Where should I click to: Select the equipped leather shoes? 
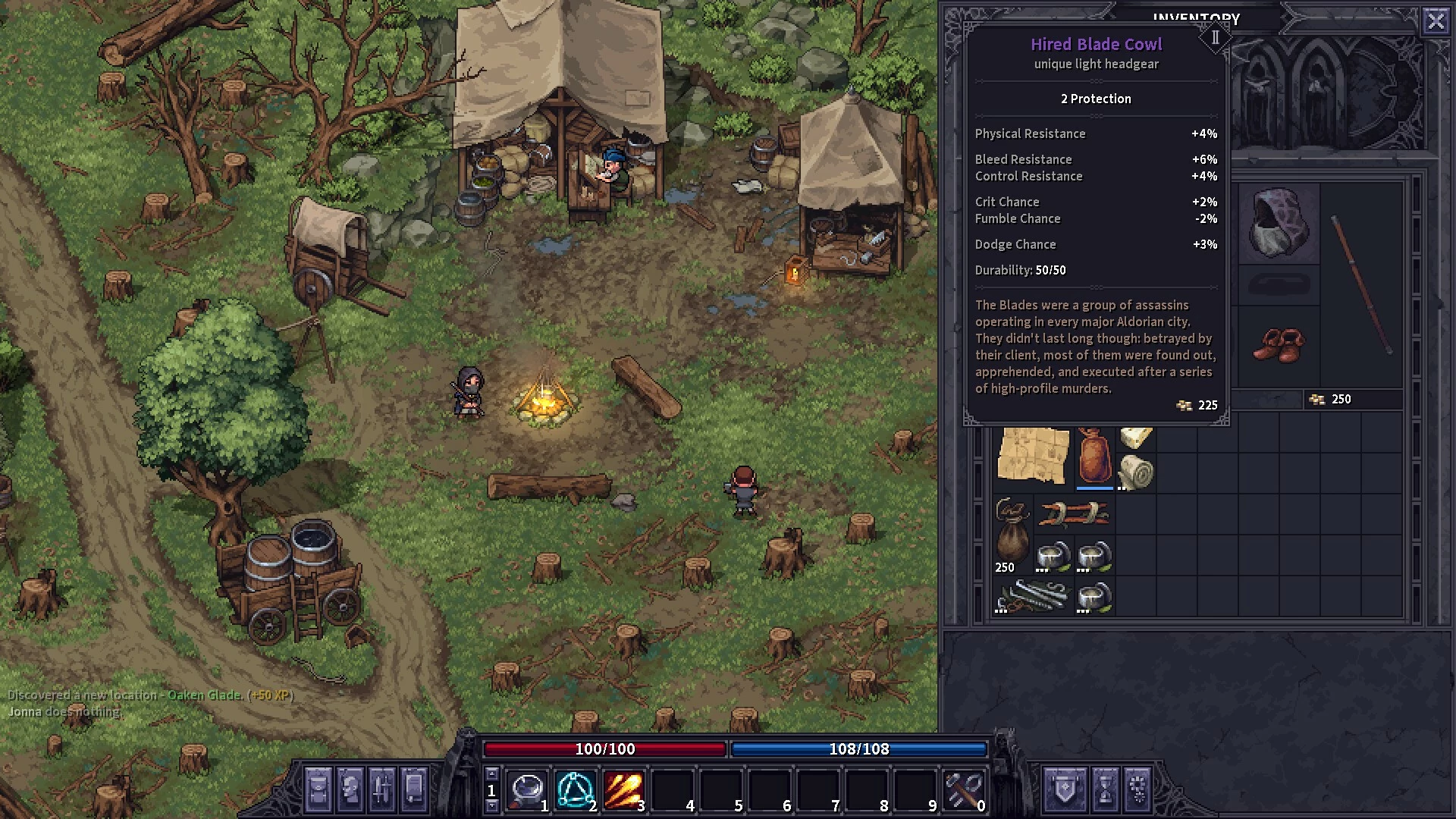[1279, 346]
